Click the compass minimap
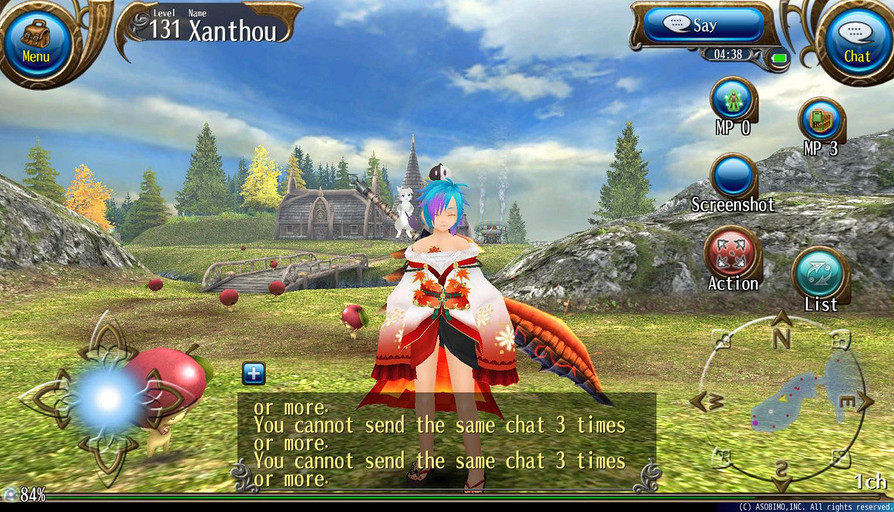This screenshot has height=512, width=894. click(x=780, y=400)
